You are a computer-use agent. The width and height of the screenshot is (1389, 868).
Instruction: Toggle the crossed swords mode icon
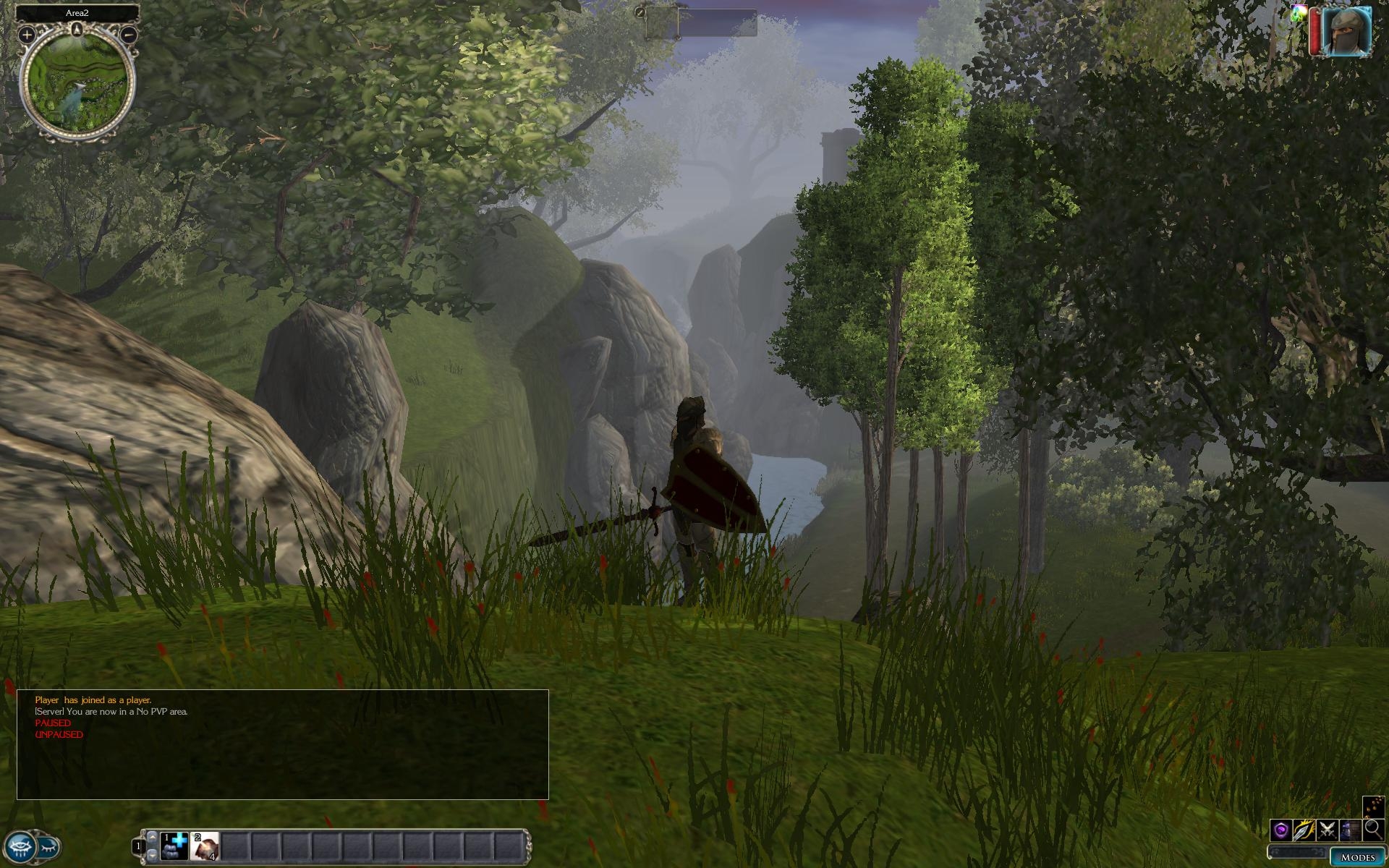point(1327,830)
